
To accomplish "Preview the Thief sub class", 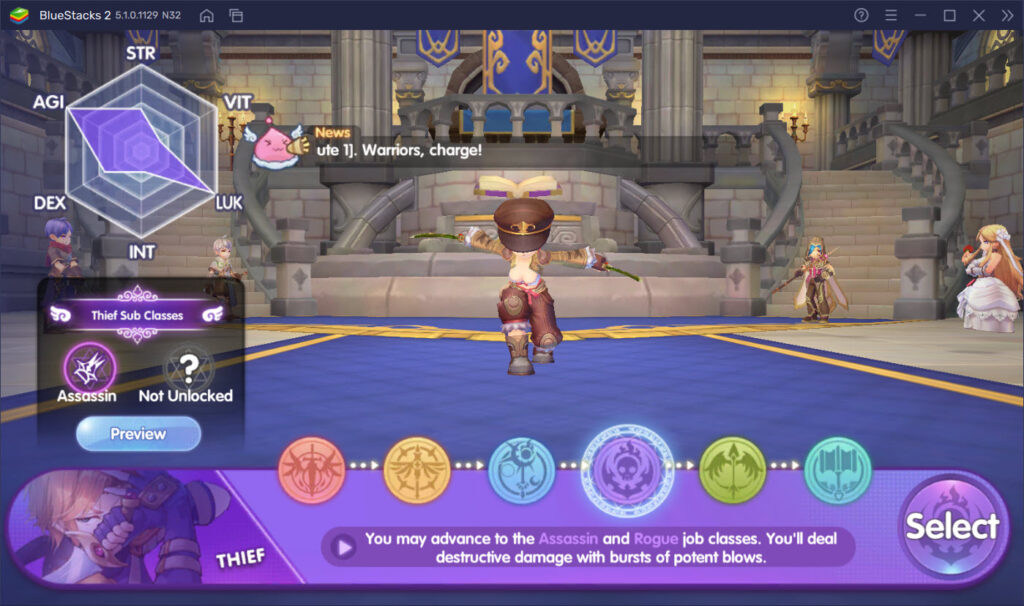I will pyautogui.click(x=138, y=434).
